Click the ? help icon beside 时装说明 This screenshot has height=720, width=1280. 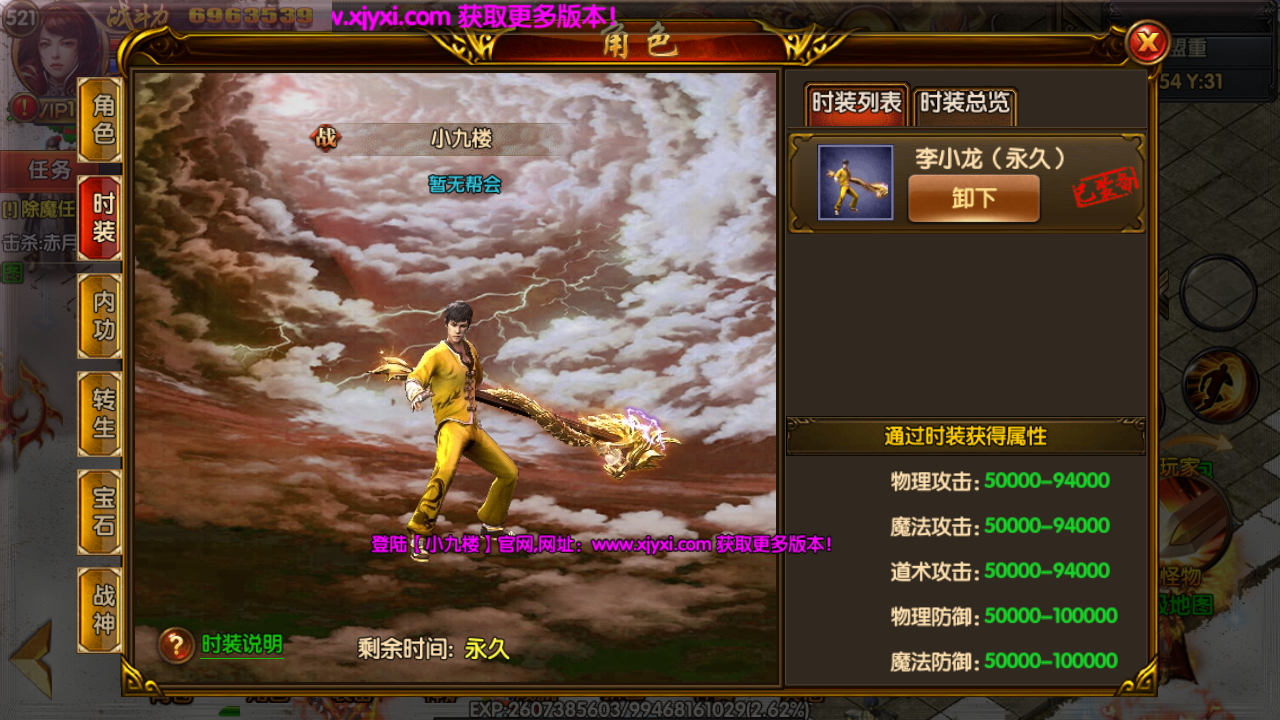(176, 645)
